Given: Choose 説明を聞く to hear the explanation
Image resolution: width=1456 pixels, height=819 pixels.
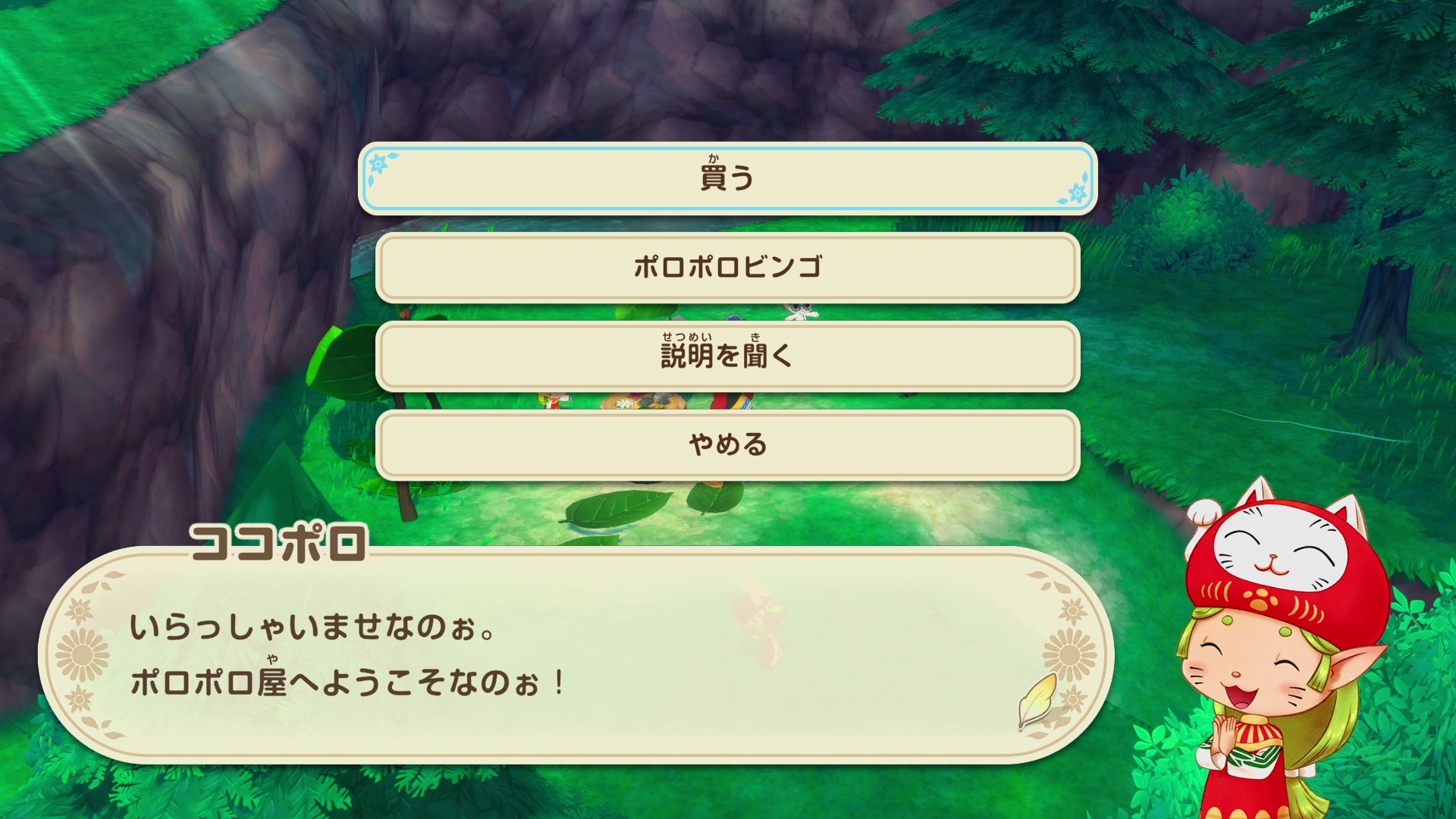Looking at the screenshot, I should 728,355.
